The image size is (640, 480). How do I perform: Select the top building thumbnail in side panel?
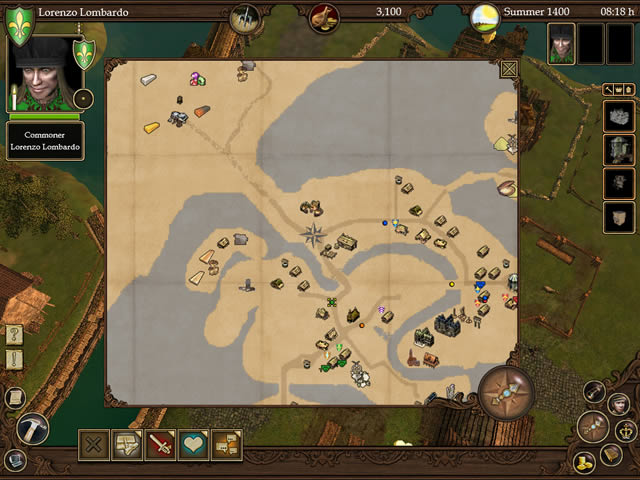(618, 118)
